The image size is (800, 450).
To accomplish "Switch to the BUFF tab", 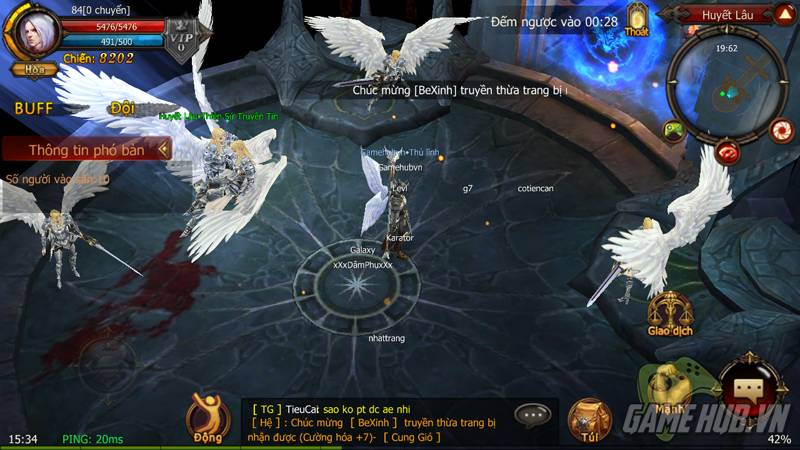I will point(33,108).
